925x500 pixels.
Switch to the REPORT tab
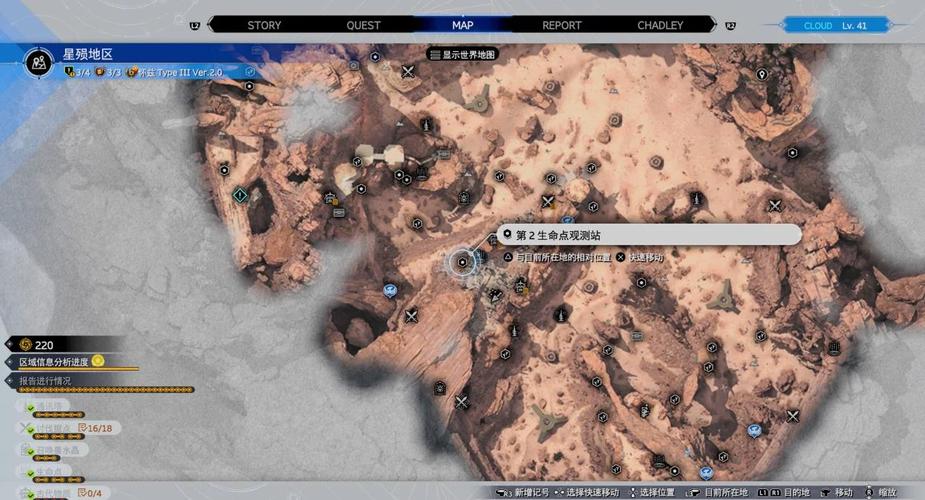point(562,25)
